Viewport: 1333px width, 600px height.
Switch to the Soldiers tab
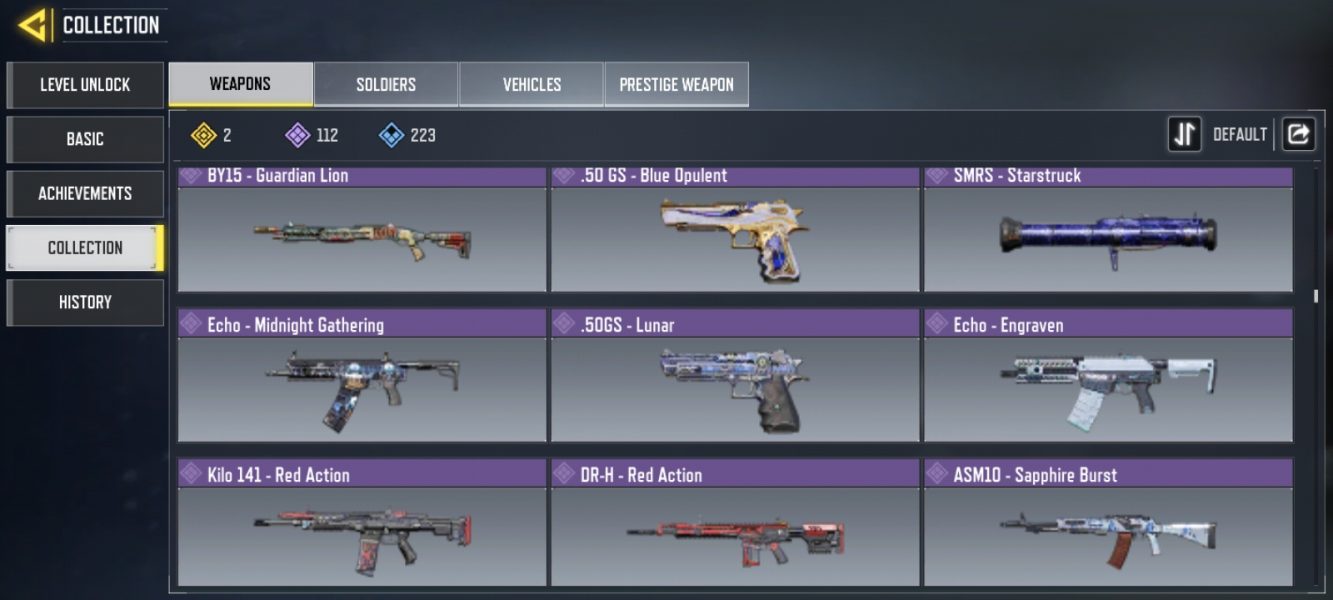coord(386,85)
